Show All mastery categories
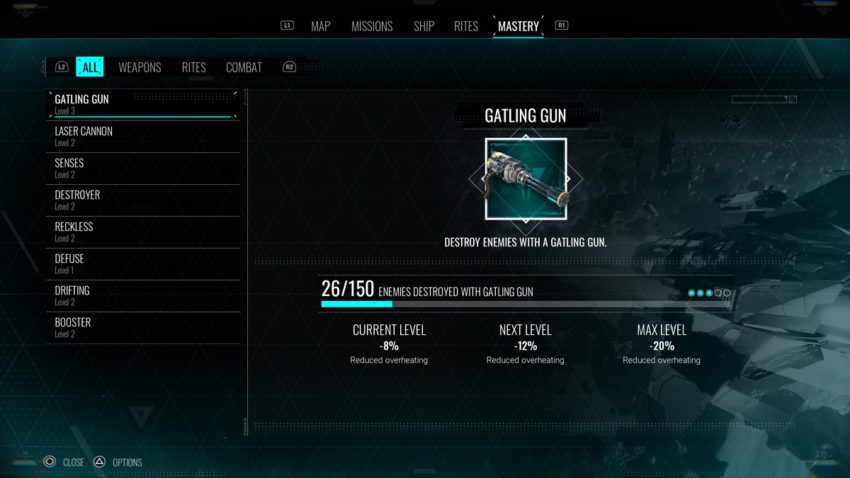The image size is (850, 478). [x=90, y=67]
